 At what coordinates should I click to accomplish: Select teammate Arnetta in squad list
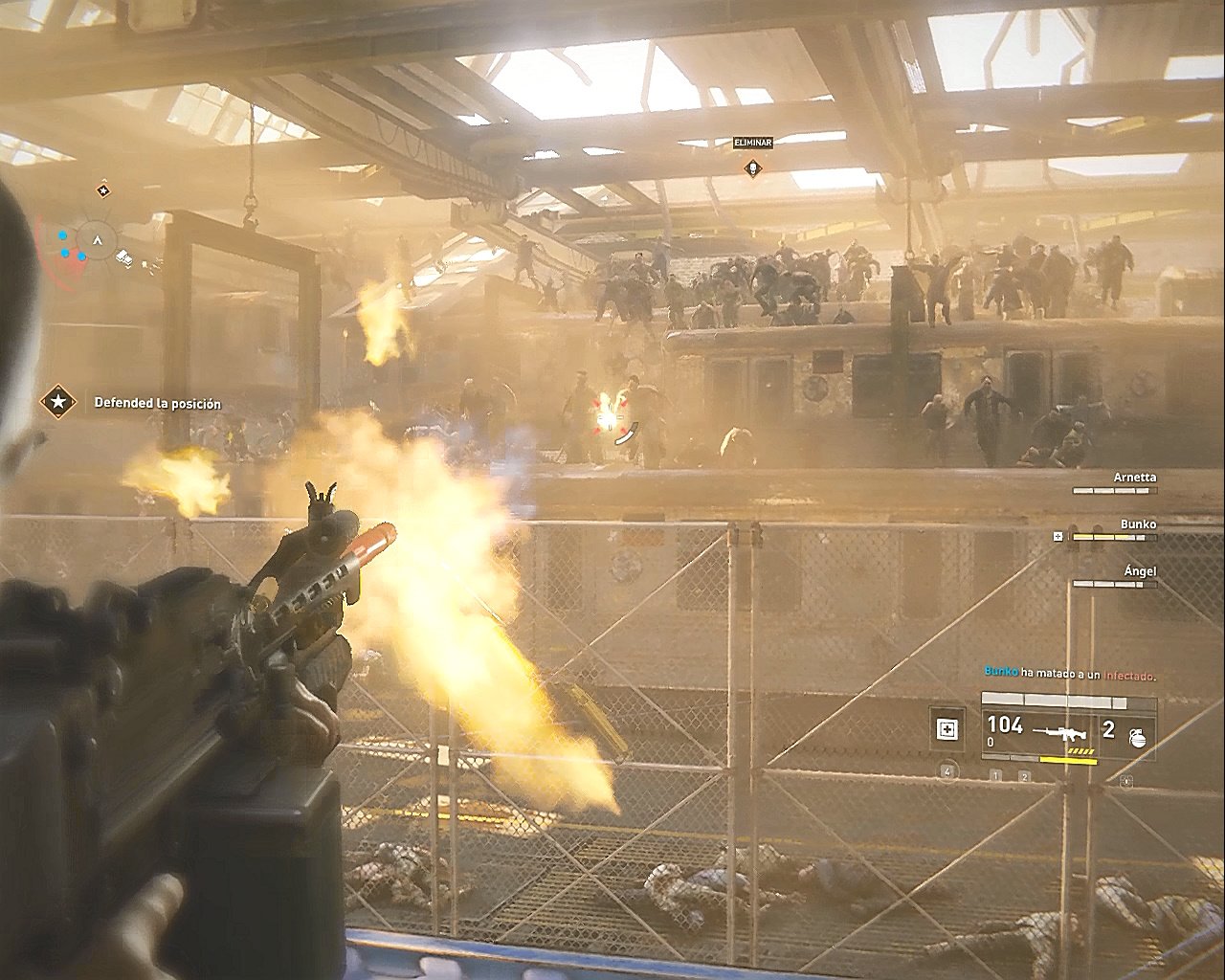coord(1134,478)
